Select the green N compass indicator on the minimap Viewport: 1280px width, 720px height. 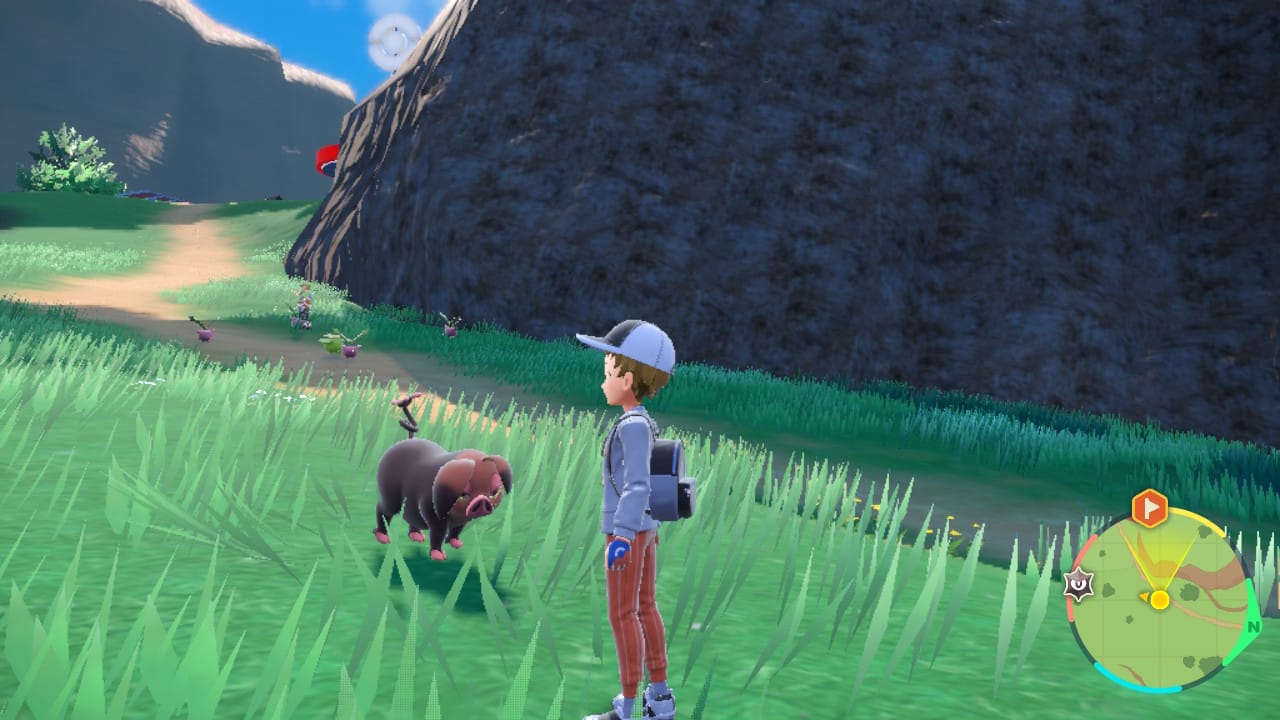click(1252, 627)
